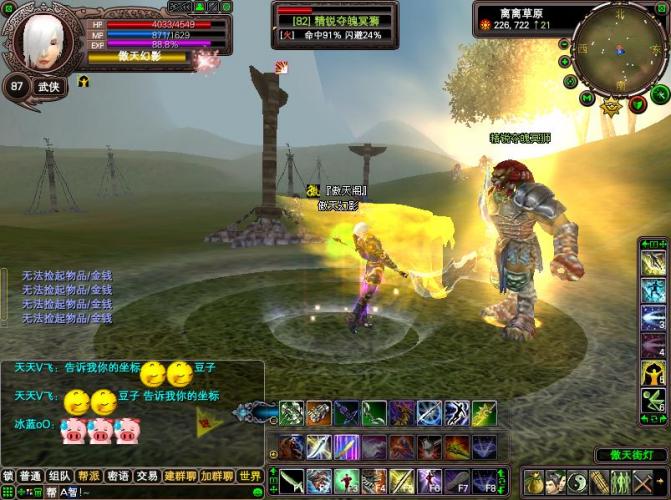The height and width of the screenshot is (500, 671).
Task: Switch to the 普通 chat tab
Action: (x=30, y=476)
